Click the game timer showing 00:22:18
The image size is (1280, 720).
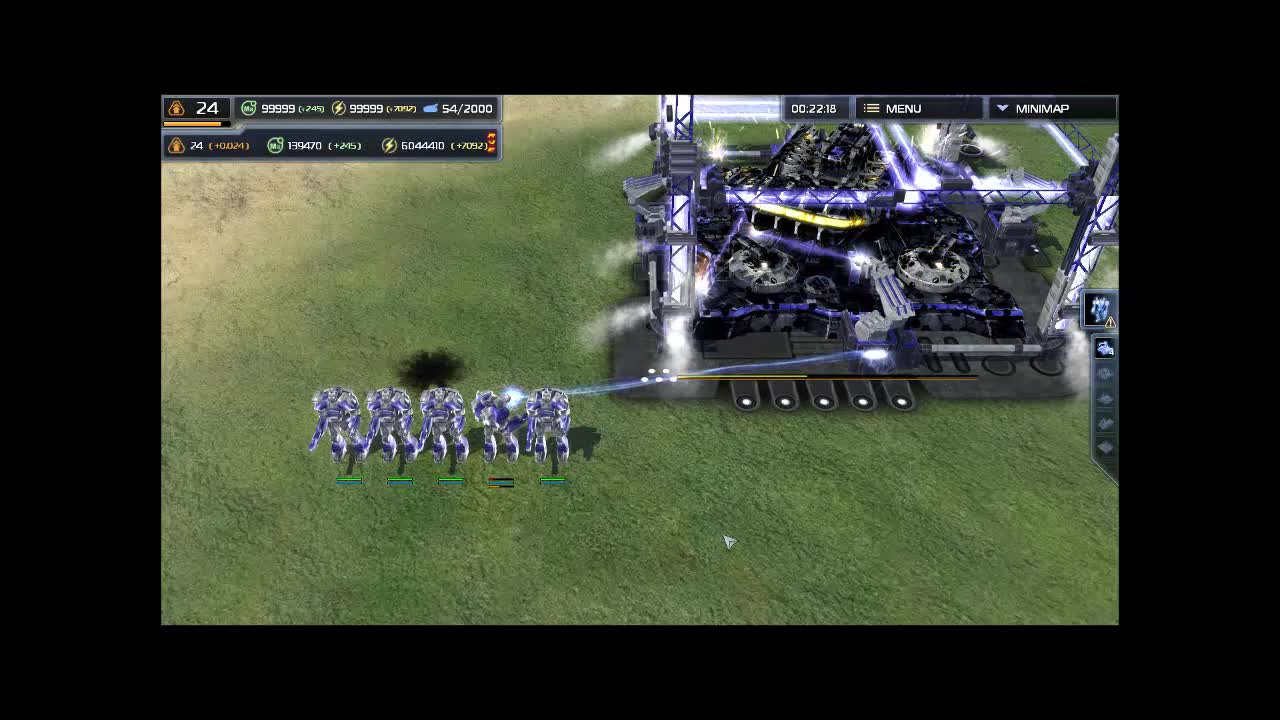point(815,107)
